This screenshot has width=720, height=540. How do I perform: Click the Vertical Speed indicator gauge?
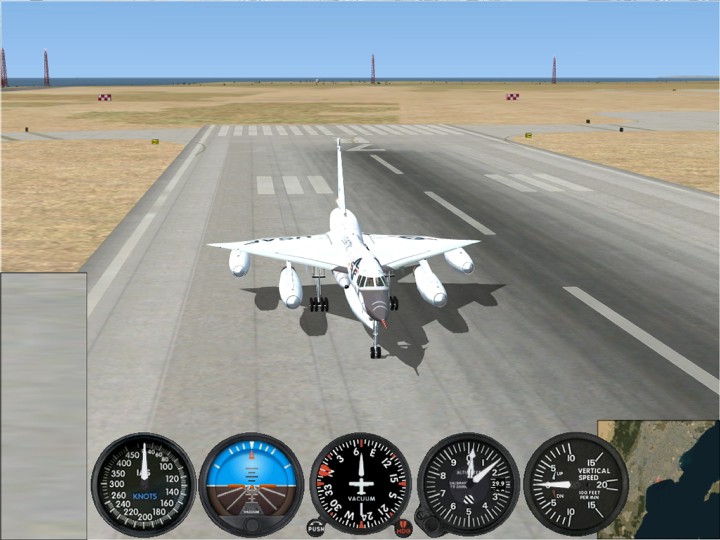[575, 484]
